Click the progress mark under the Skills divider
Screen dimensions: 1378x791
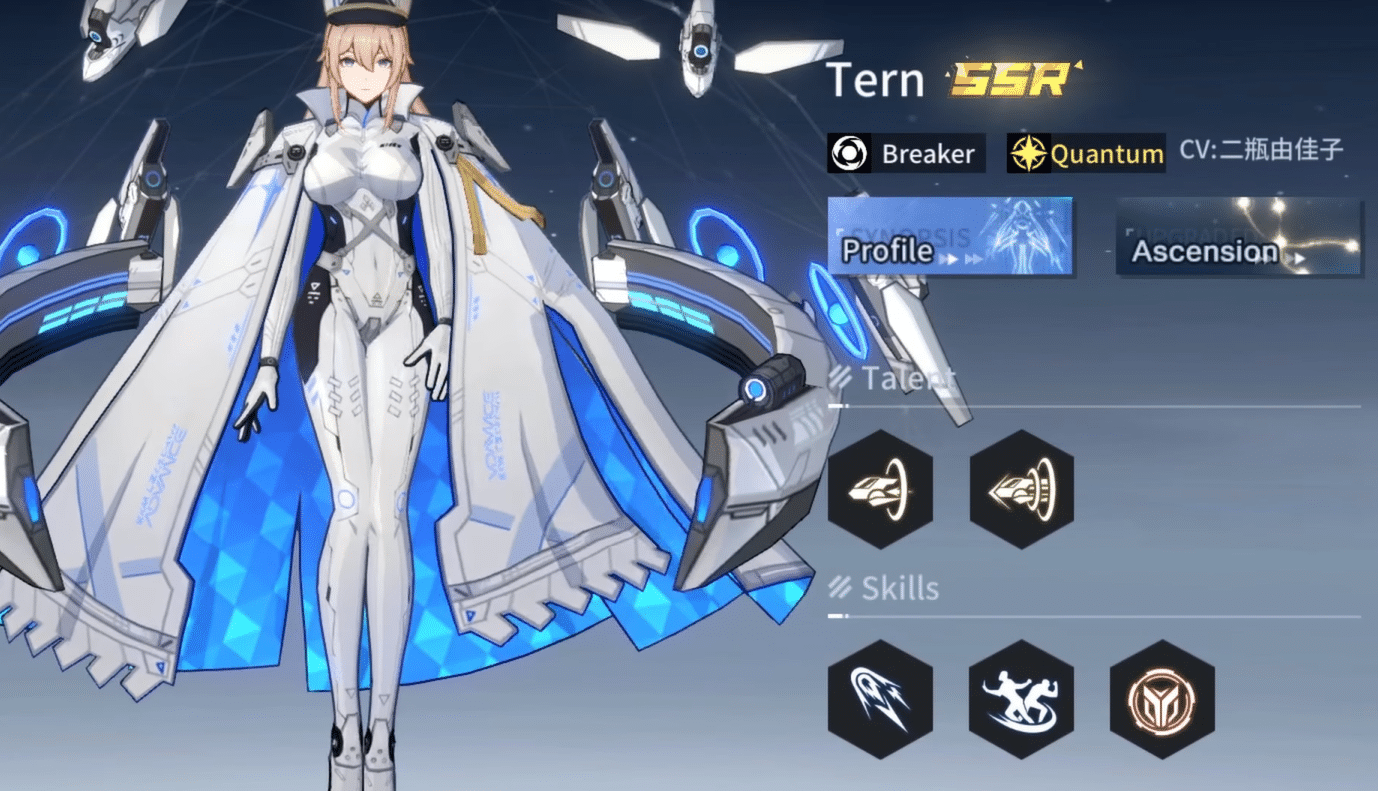(x=836, y=615)
